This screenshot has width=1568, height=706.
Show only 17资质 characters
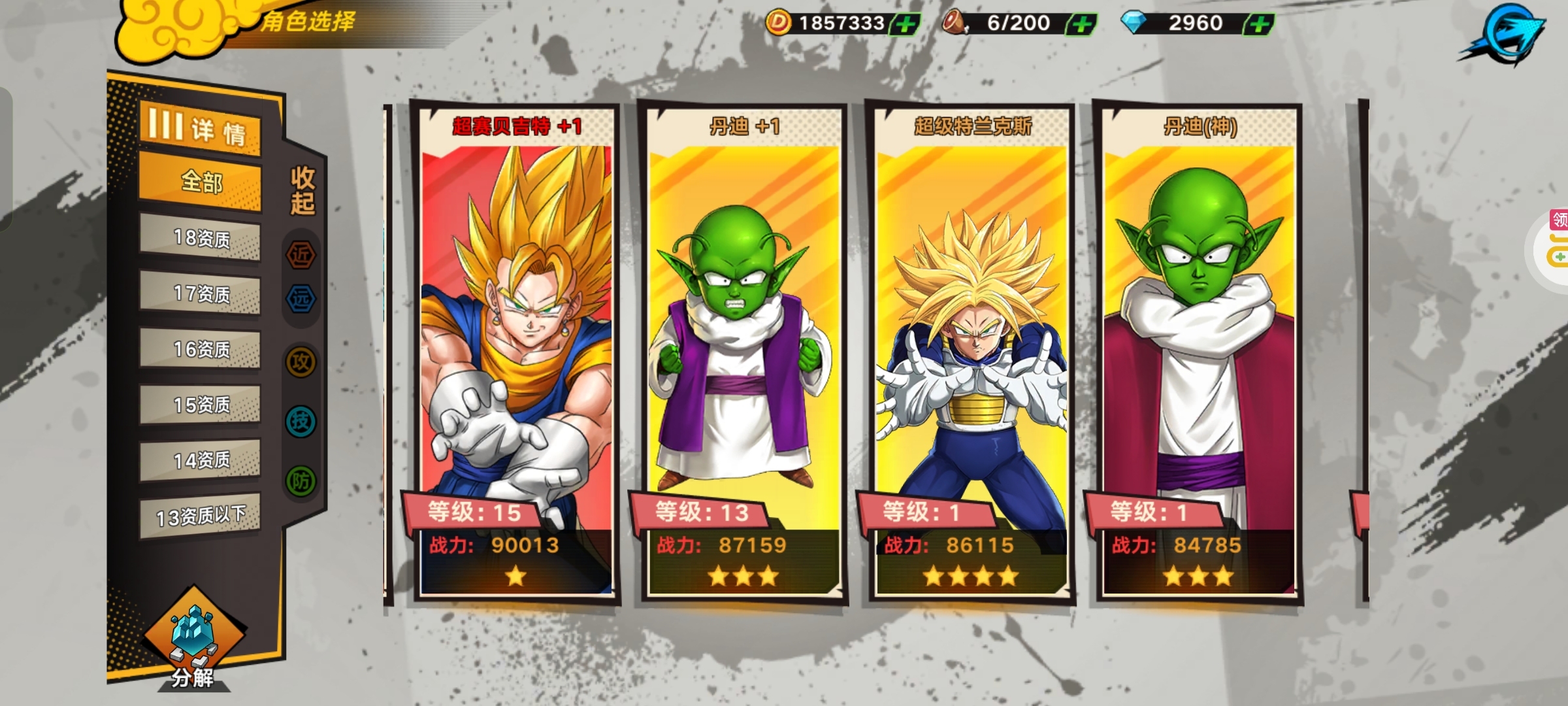[x=200, y=294]
